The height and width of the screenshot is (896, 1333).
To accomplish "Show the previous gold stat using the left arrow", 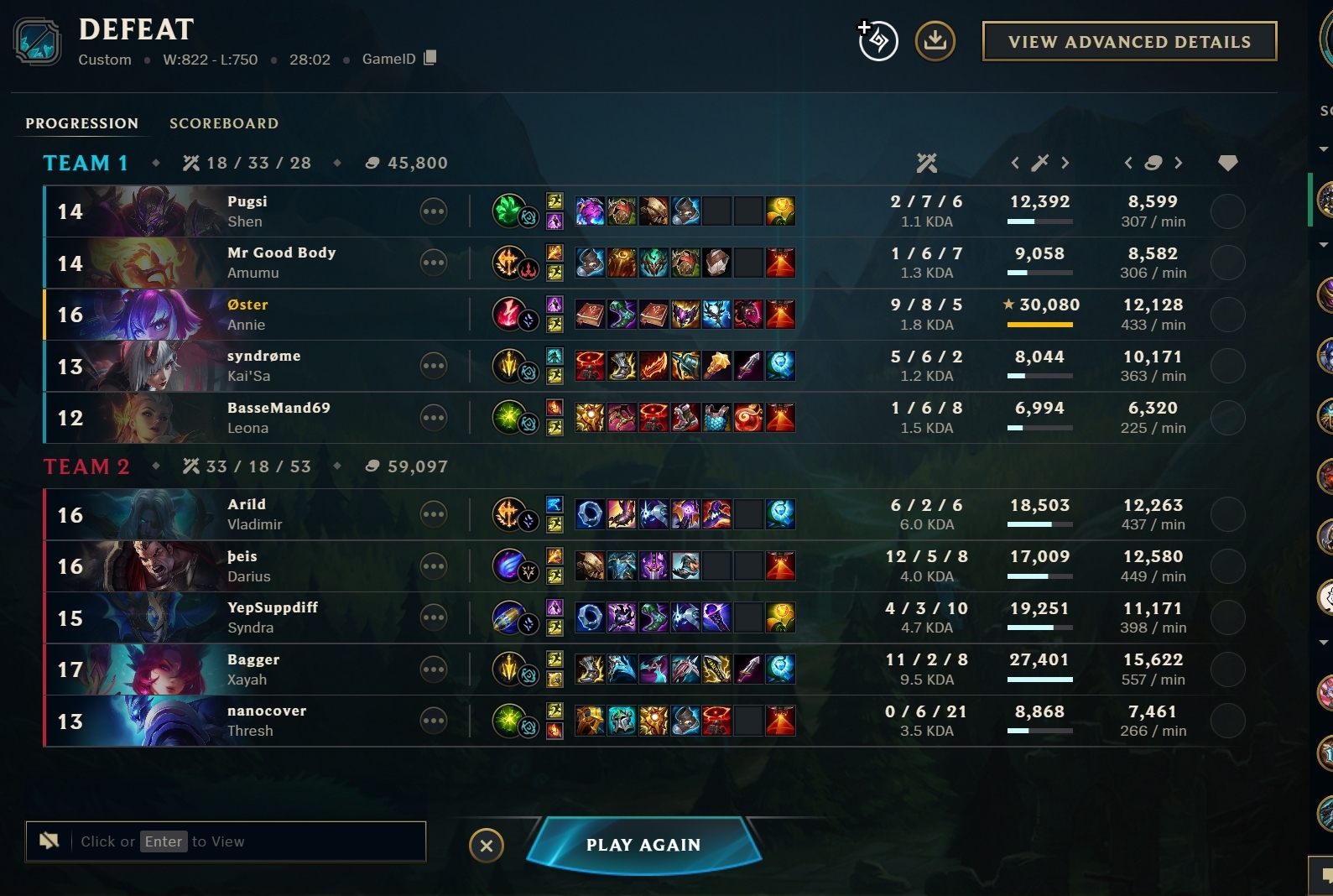I will point(1128,163).
